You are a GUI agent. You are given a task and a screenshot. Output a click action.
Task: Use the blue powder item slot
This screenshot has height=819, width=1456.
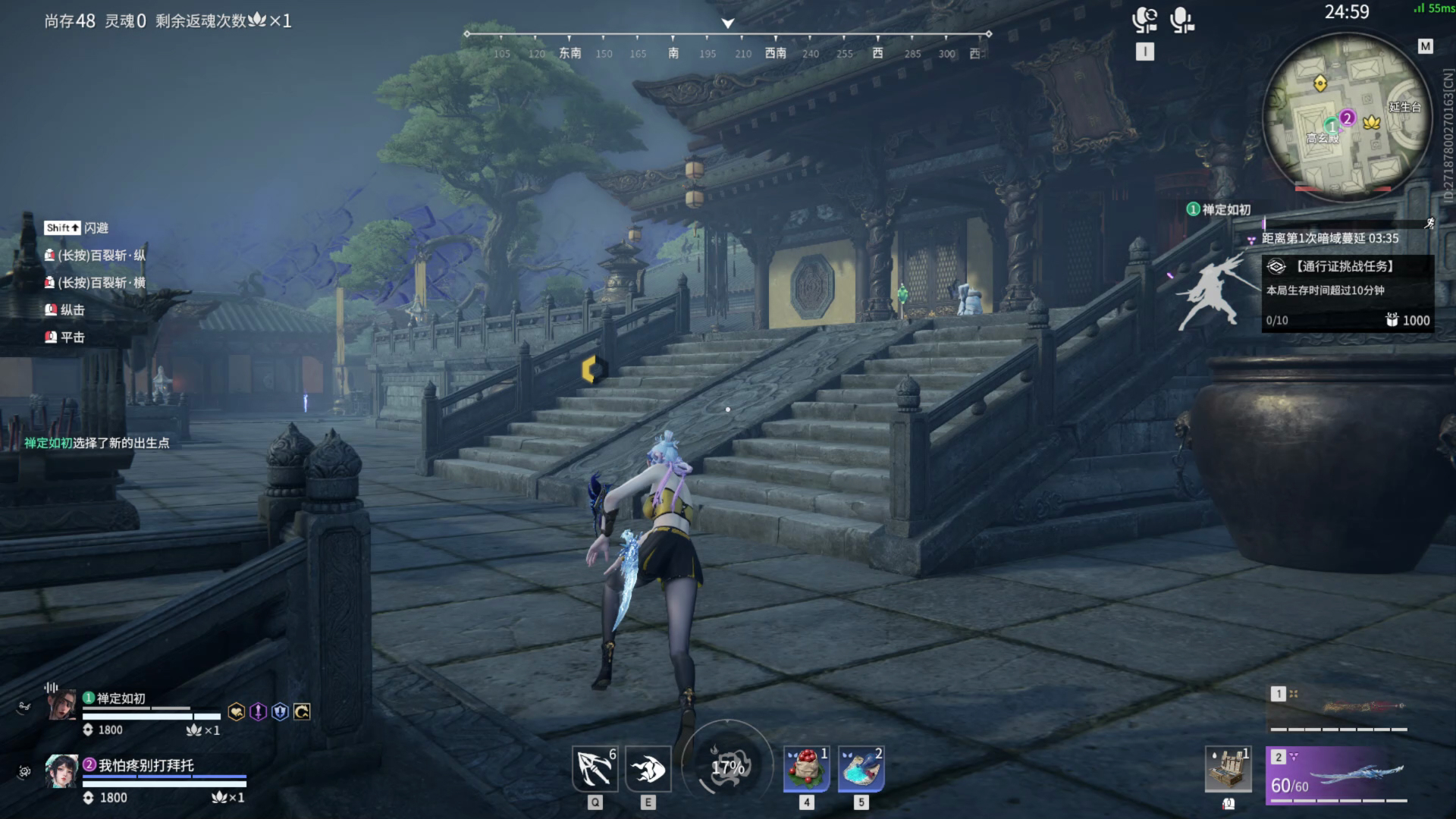coord(861,768)
